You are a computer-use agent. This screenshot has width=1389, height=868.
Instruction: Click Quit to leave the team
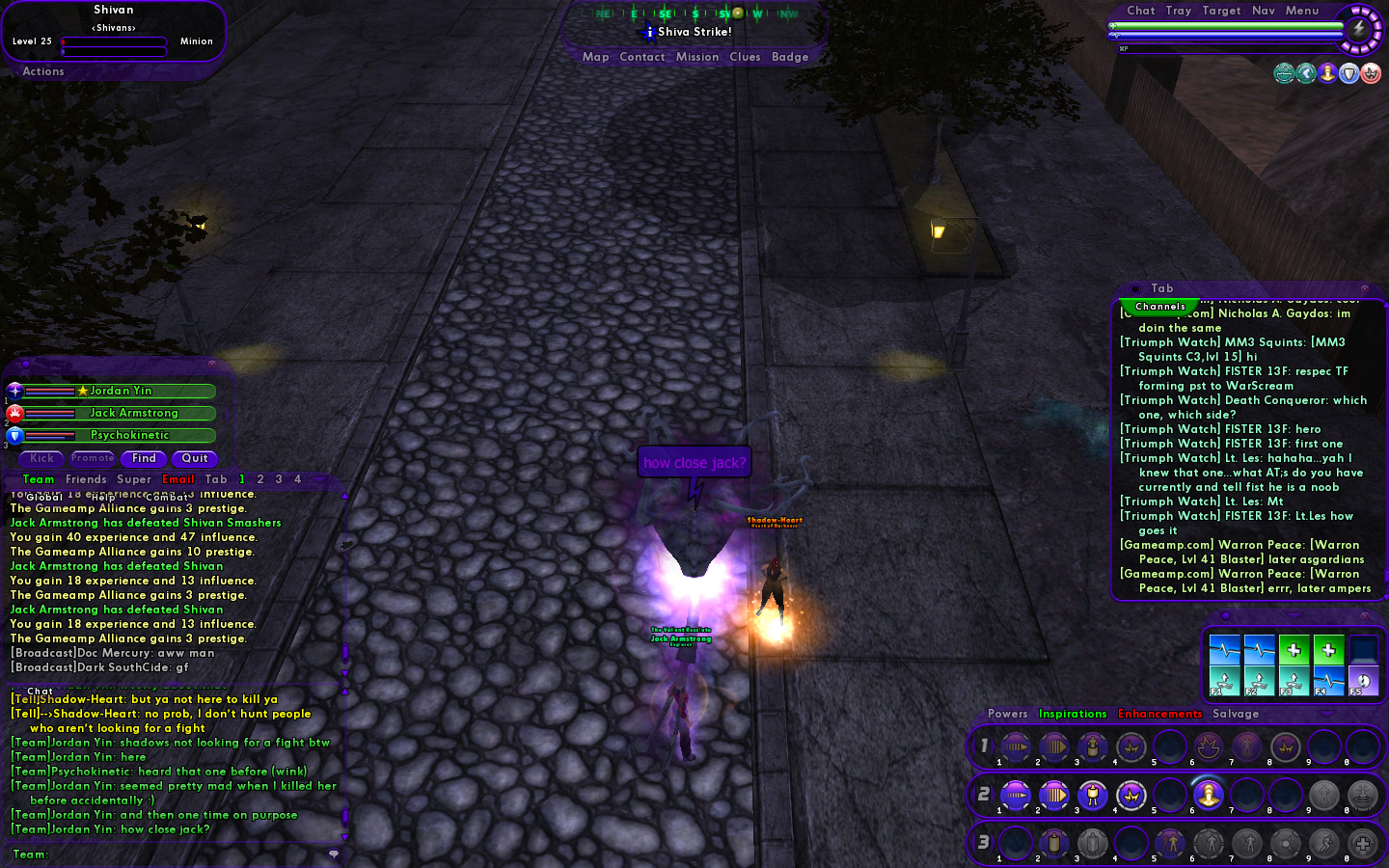pos(195,459)
